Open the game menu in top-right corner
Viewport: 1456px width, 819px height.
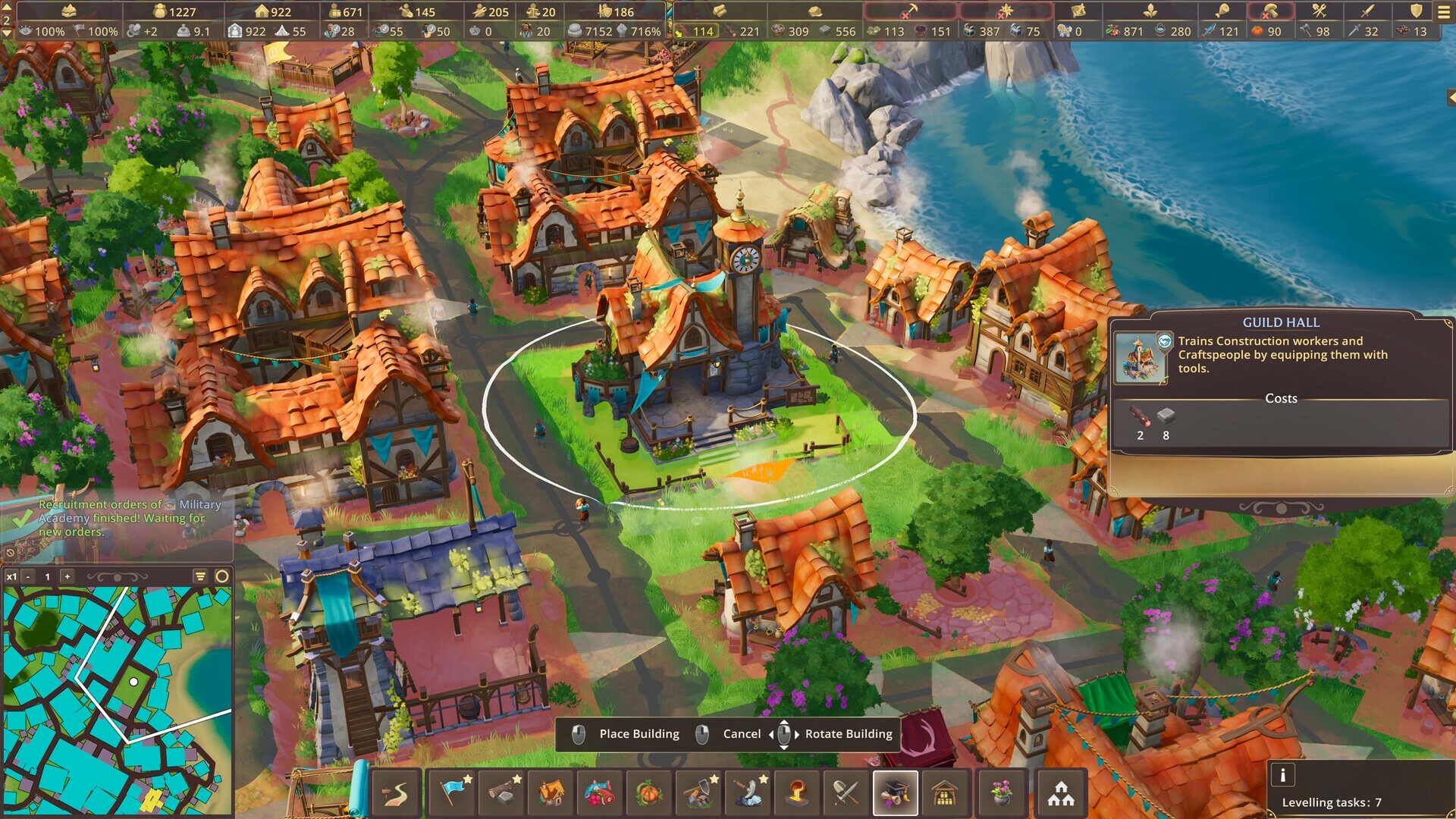point(1445,11)
